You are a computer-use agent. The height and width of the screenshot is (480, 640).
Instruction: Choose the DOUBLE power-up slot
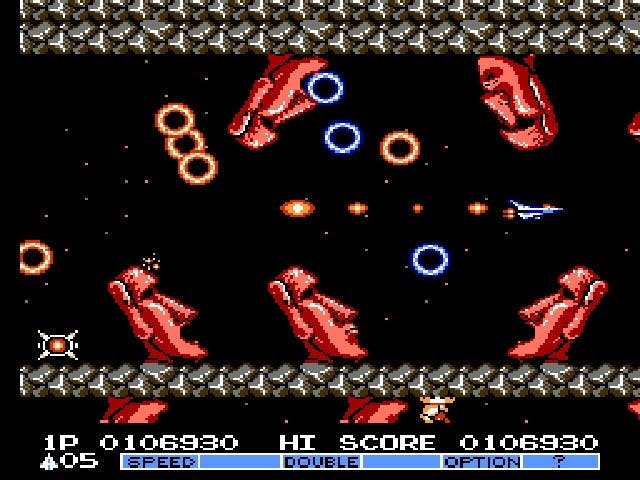(x=321, y=462)
